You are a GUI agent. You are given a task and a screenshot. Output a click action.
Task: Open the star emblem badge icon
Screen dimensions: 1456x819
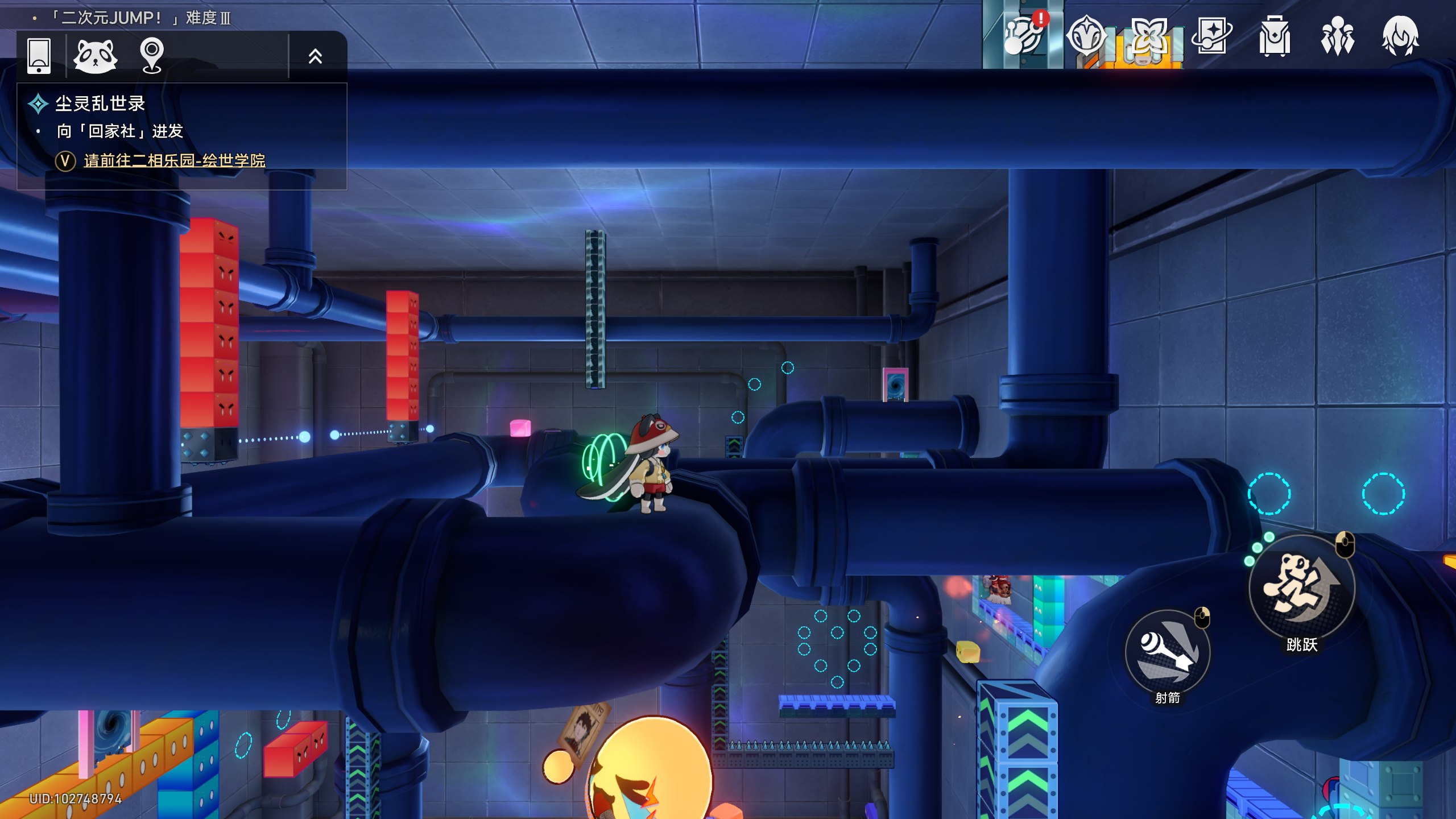tap(1086, 35)
